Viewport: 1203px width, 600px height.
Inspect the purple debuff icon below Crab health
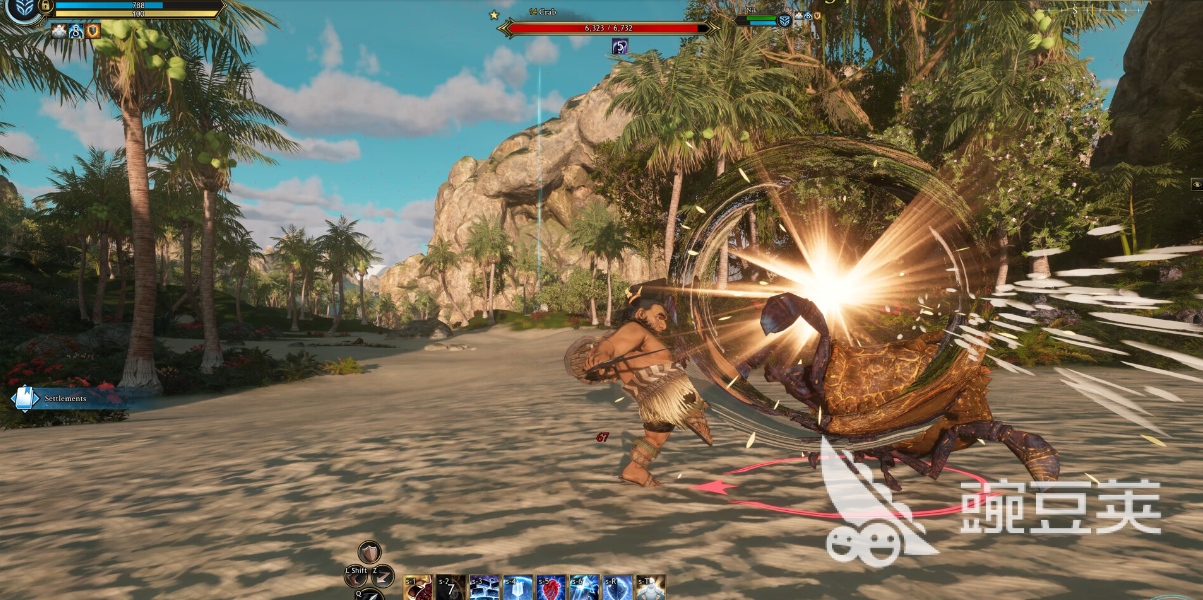point(620,46)
